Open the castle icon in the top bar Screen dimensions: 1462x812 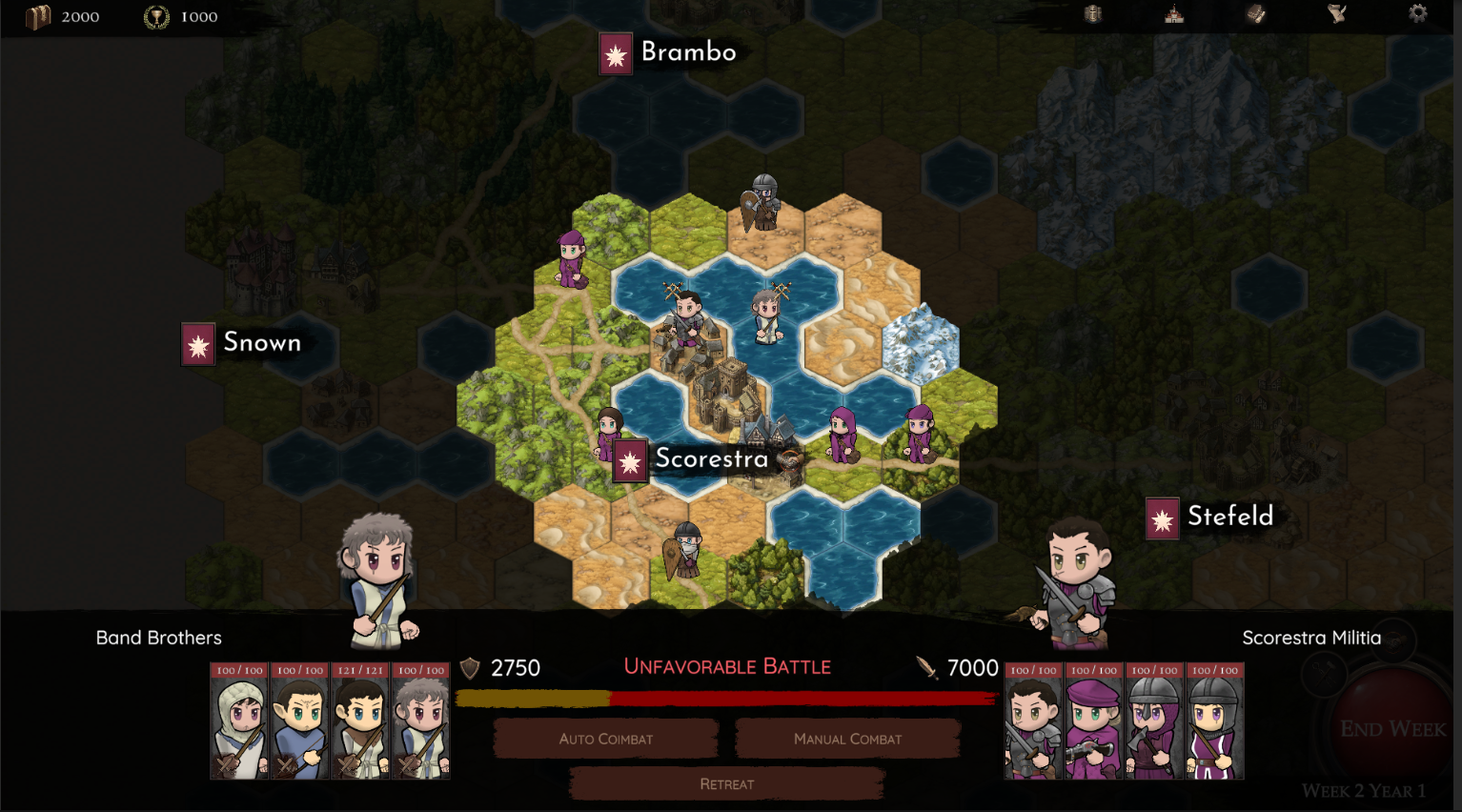[1174, 13]
